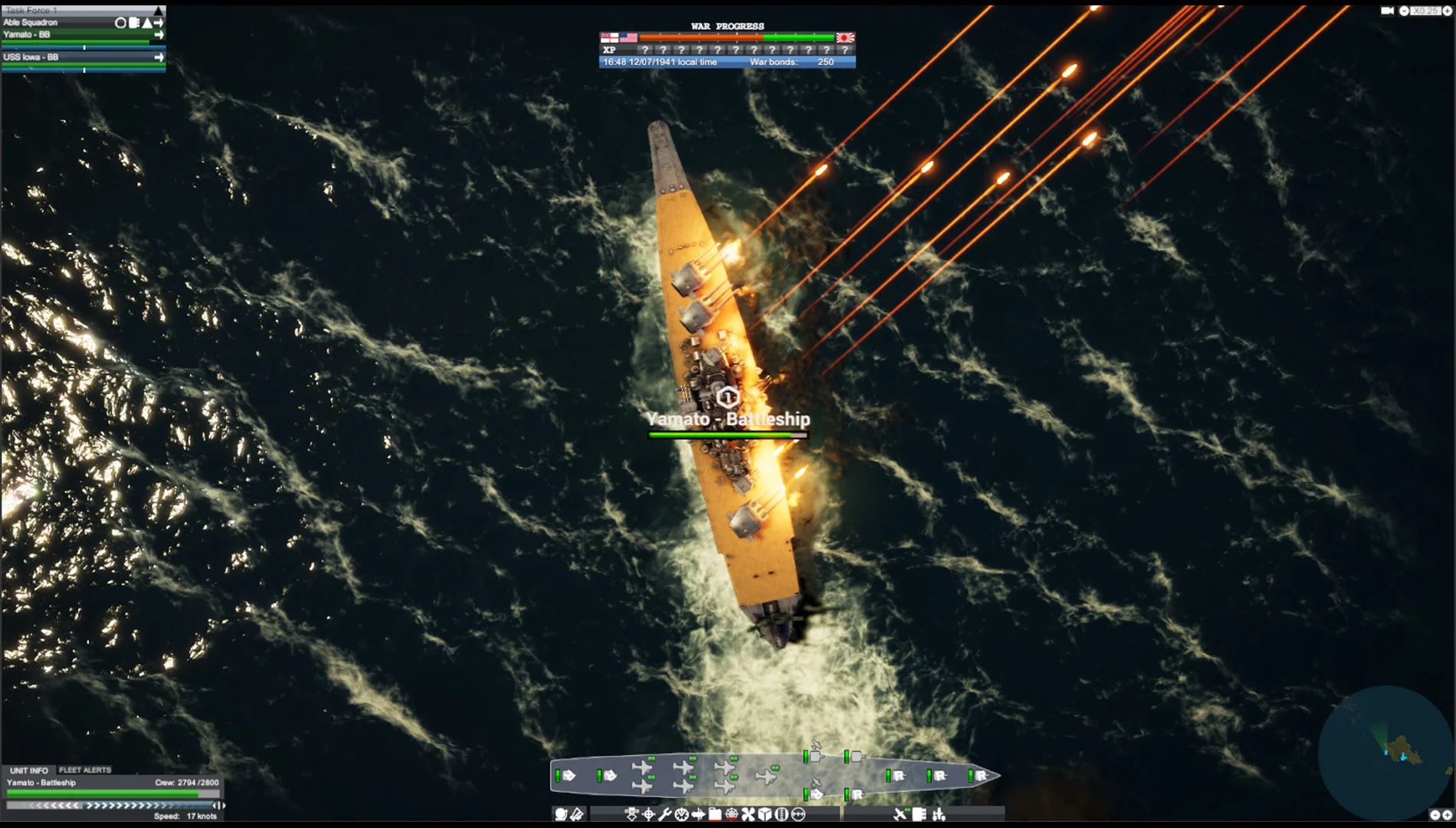Click the targeting crosshair icon
The height and width of the screenshot is (828, 1456).
[x=649, y=815]
